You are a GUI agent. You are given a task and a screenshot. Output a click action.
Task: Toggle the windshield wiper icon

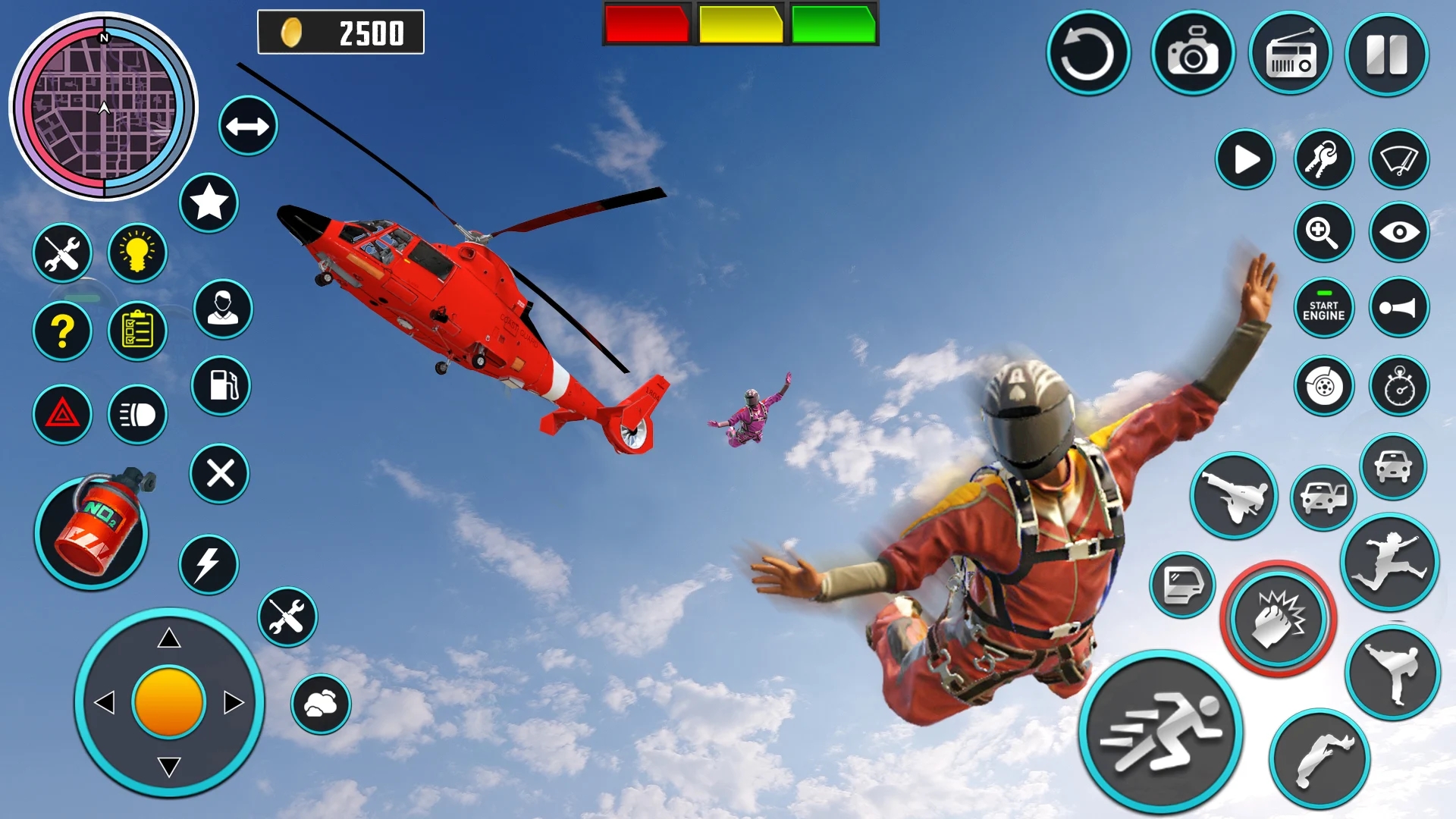(1398, 160)
